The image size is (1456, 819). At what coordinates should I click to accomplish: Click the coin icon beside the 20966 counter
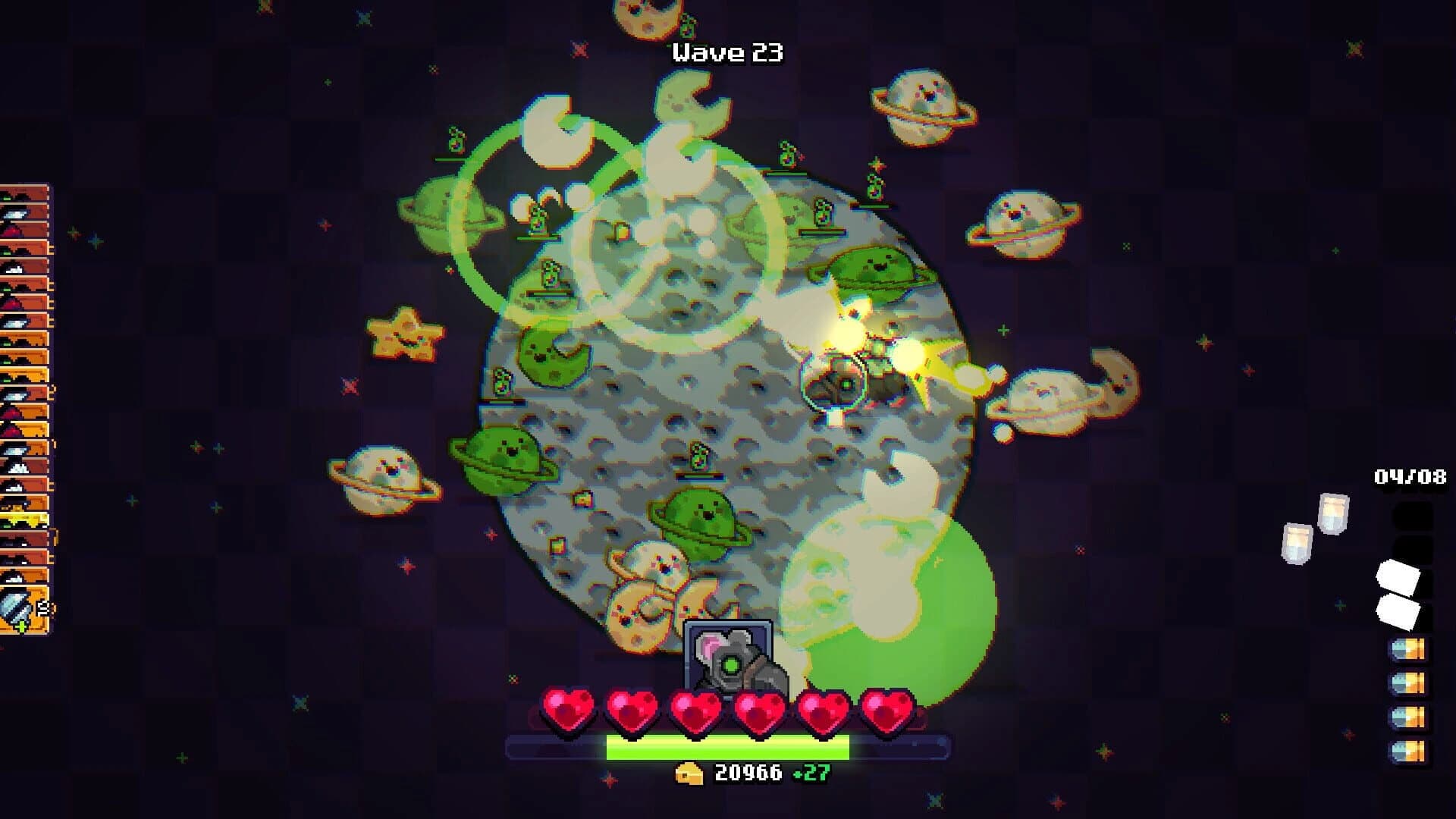pos(688,775)
